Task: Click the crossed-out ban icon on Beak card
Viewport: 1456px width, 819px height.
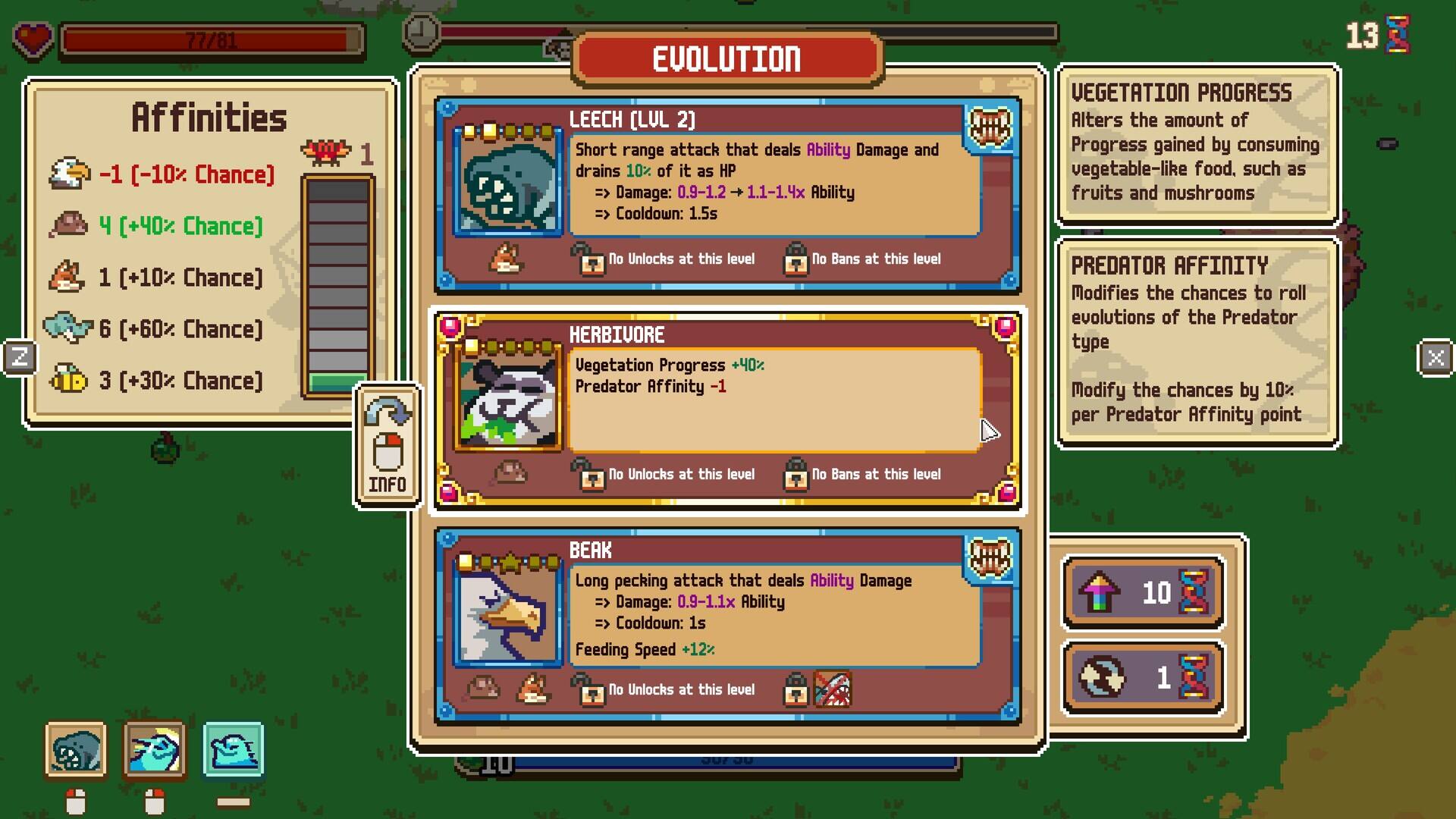Action: [832, 689]
